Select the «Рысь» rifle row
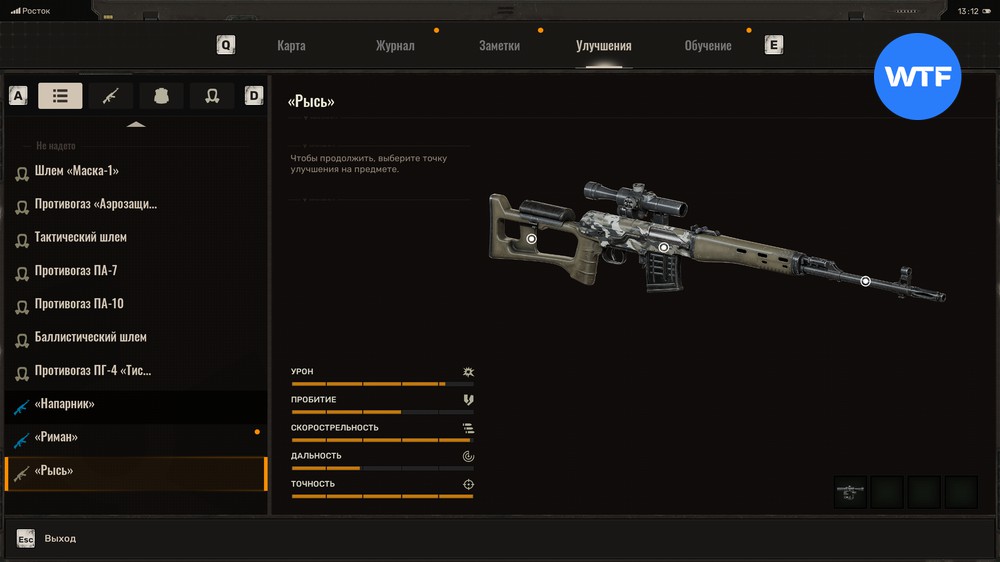 [x=53, y=471]
